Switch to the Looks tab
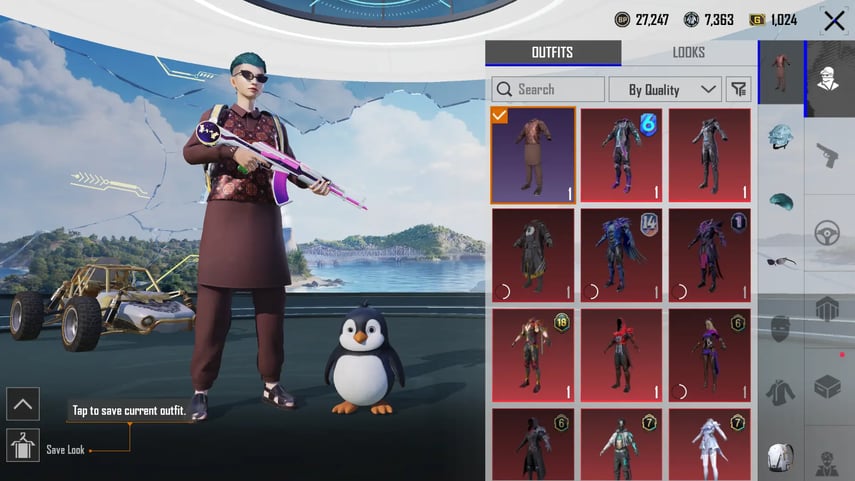This screenshot has height=481, width=855. (688, 53)
